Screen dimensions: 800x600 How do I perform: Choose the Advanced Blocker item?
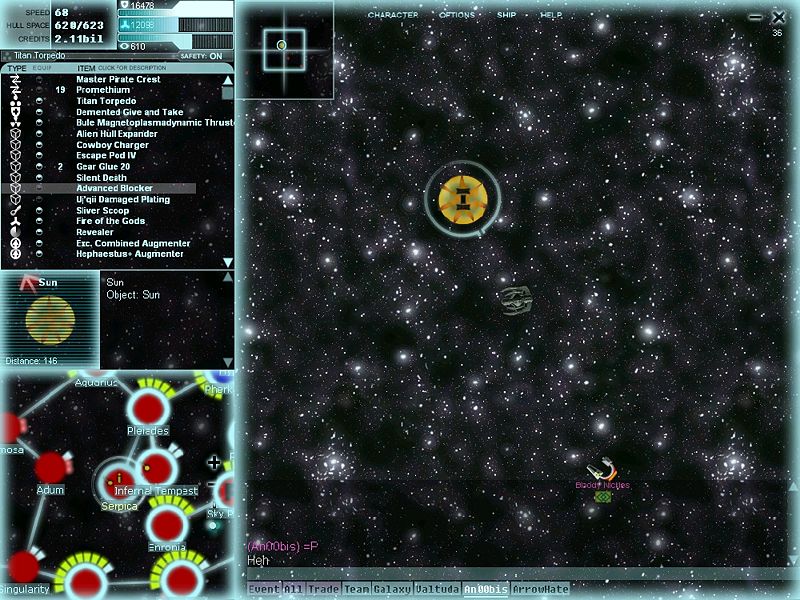(115, 188)
